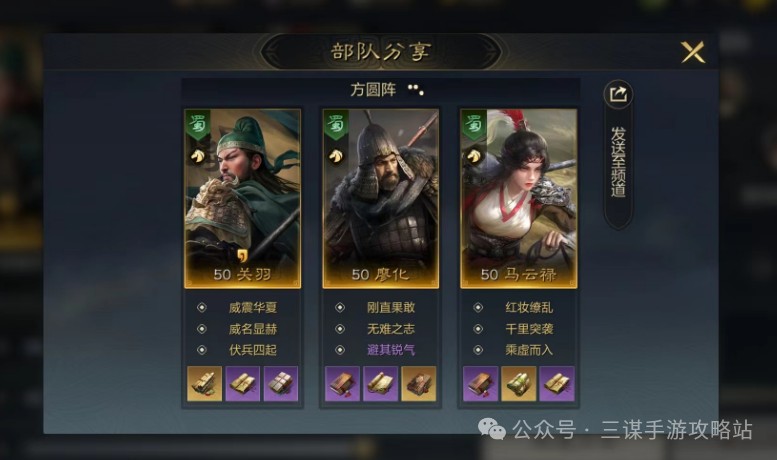View the 伏兵四起 skill
The height and width of the screenshot is (460, 777).
coord(250,350)
